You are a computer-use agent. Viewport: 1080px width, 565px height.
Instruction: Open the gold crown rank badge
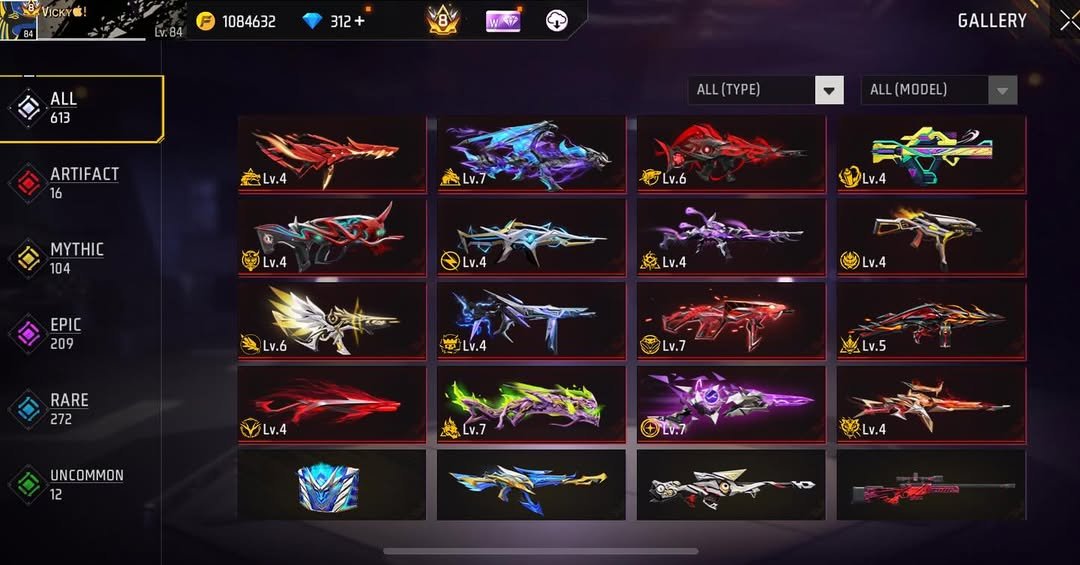pyautogui.click(x=443, y=20)
